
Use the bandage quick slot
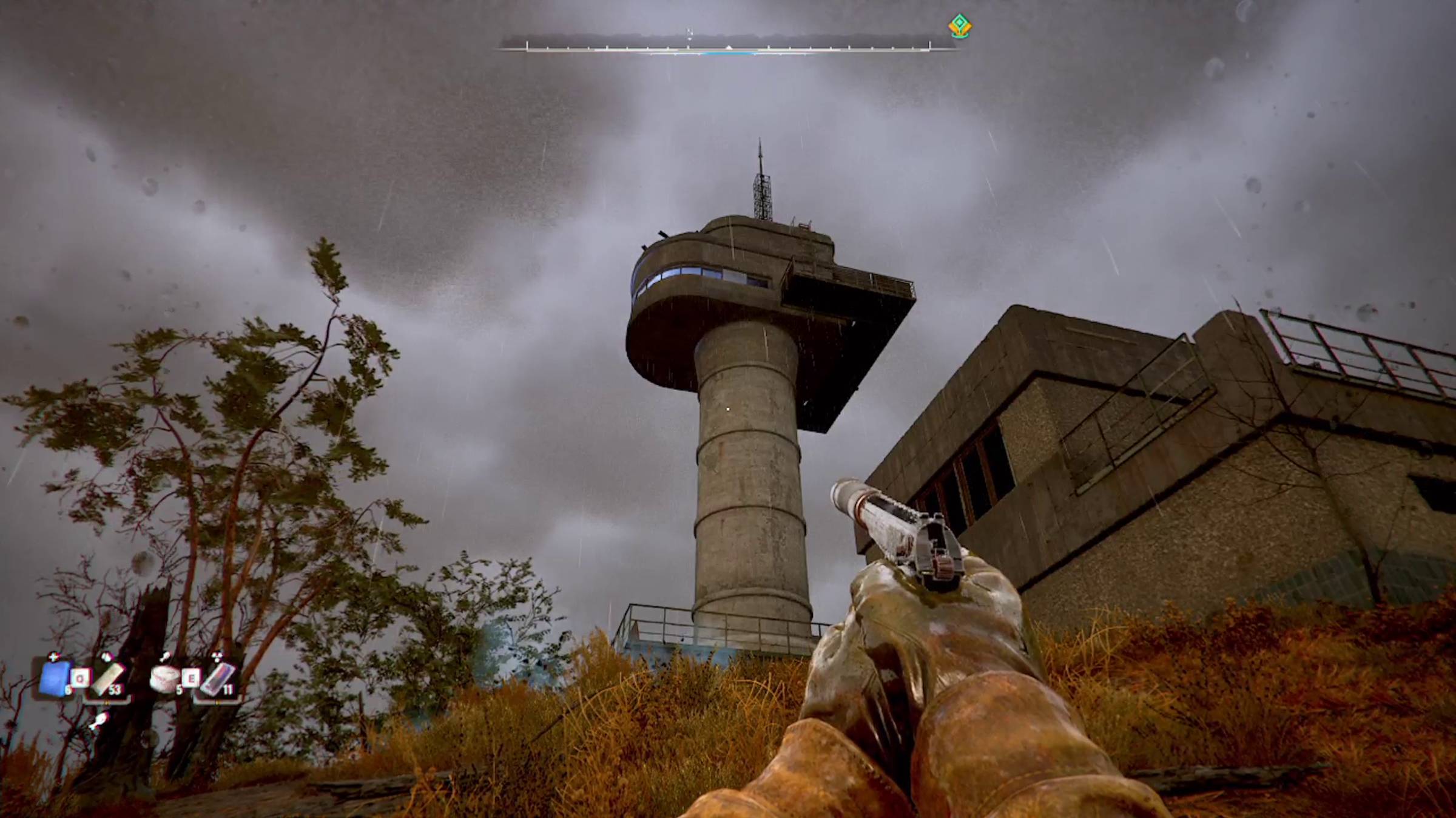pos(108,678)
